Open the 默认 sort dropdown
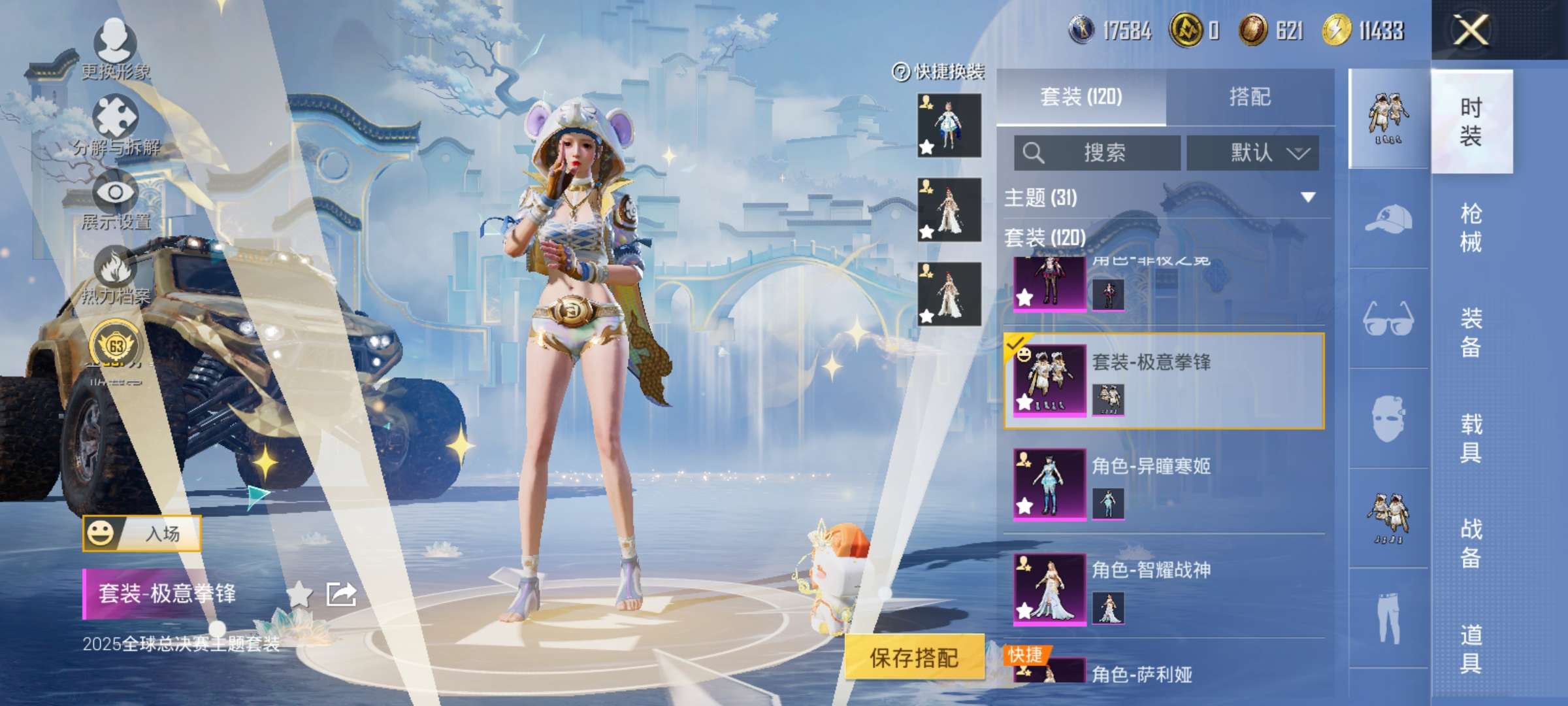 click(x=1252, y=153)
